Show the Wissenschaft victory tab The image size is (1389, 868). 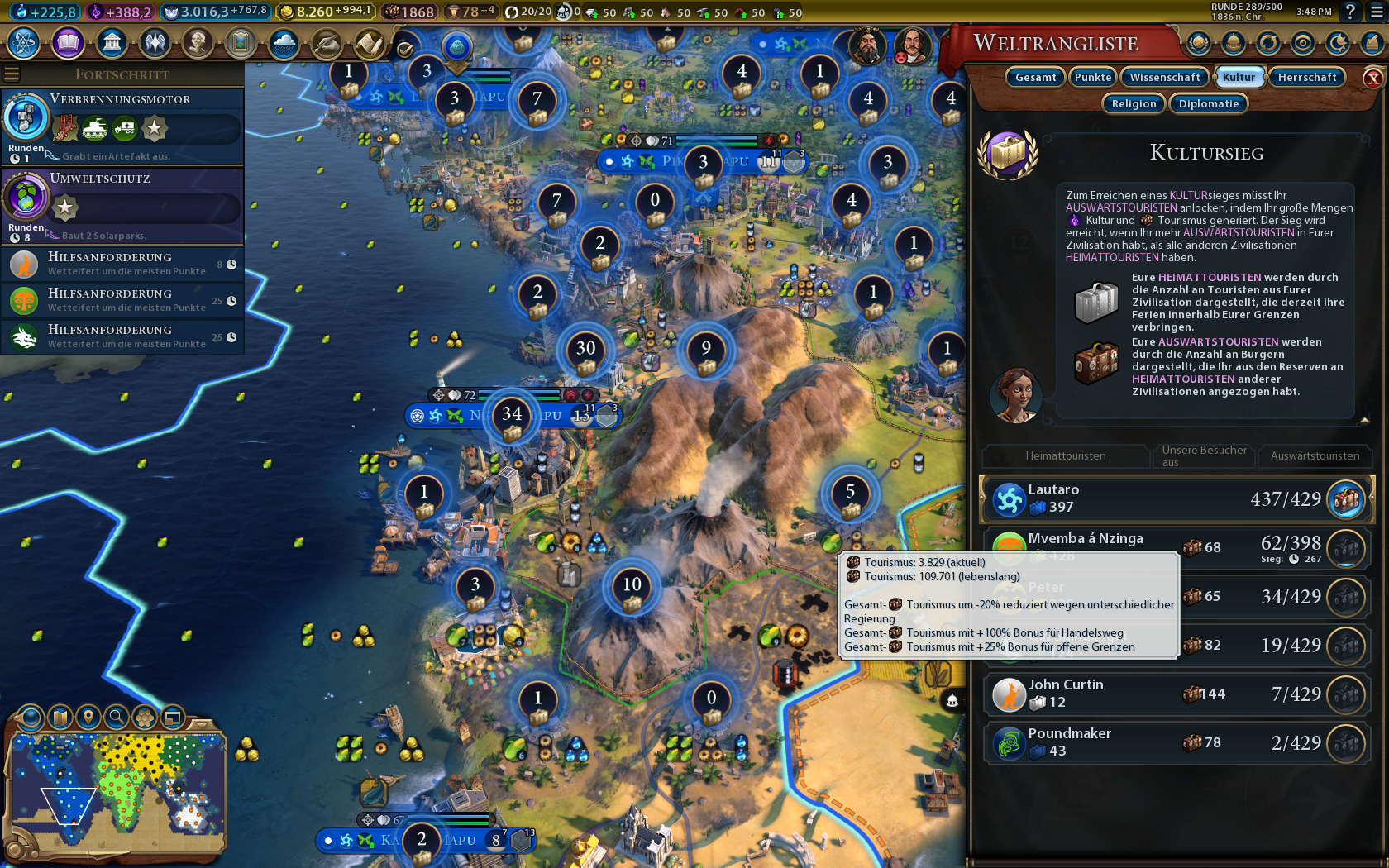(1164, 77)
